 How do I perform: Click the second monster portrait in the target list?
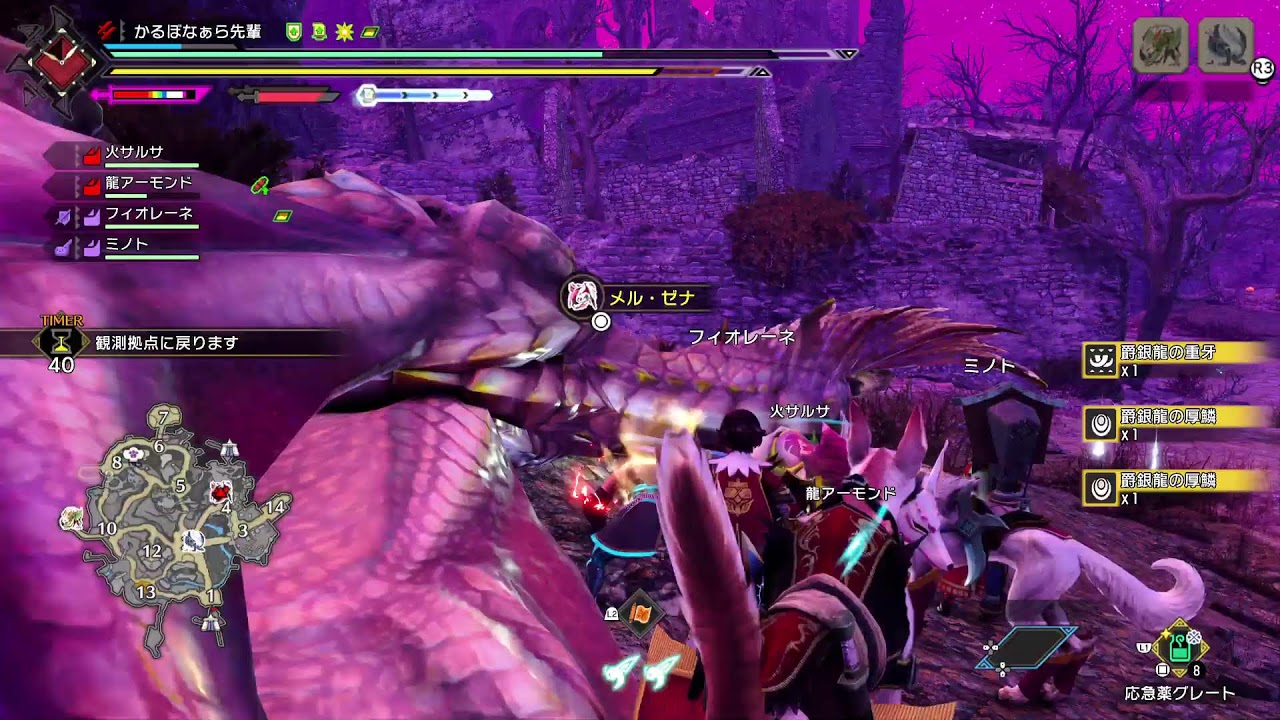1225,45
